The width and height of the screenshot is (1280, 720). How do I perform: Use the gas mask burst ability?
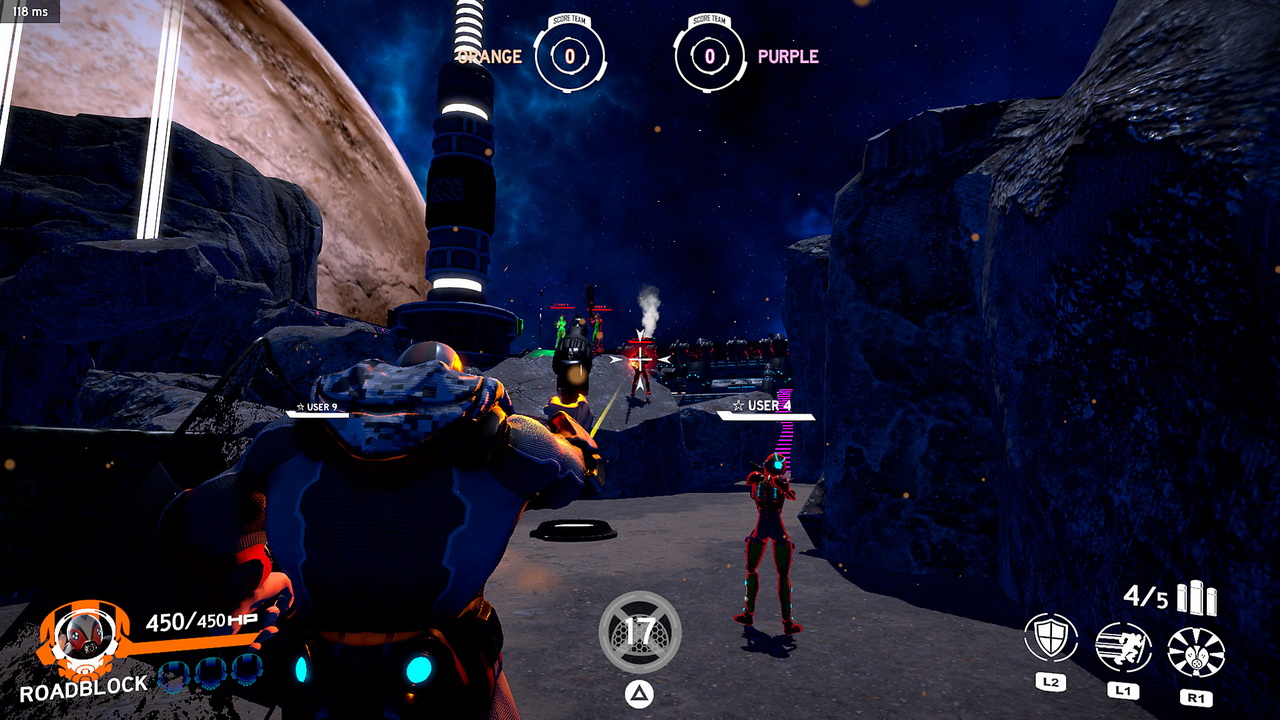[x=1196, y=652]
